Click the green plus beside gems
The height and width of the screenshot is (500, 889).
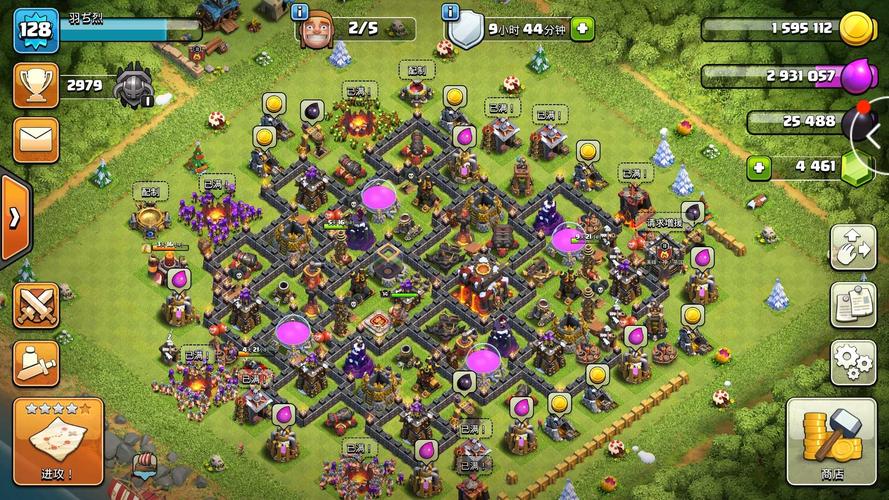(759, 167)
